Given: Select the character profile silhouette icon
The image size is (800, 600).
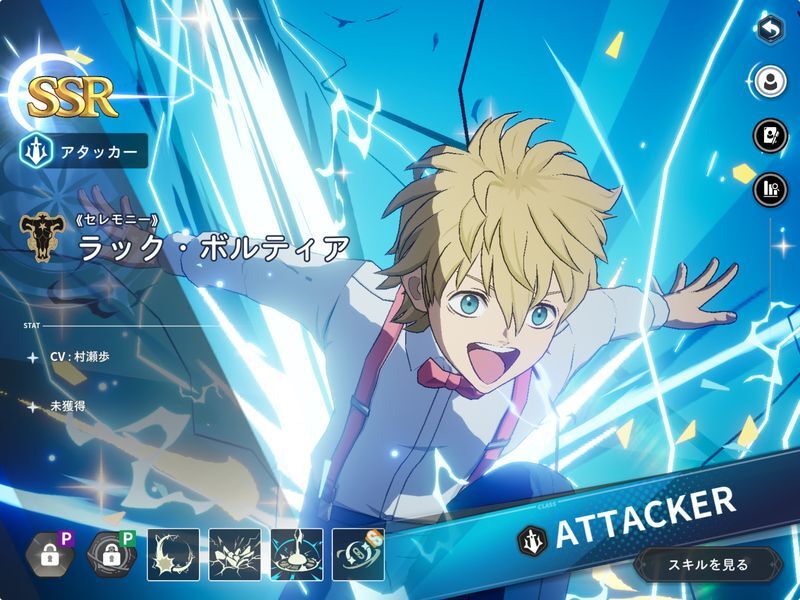Looking at the screenshot, I should coord(769,80).
